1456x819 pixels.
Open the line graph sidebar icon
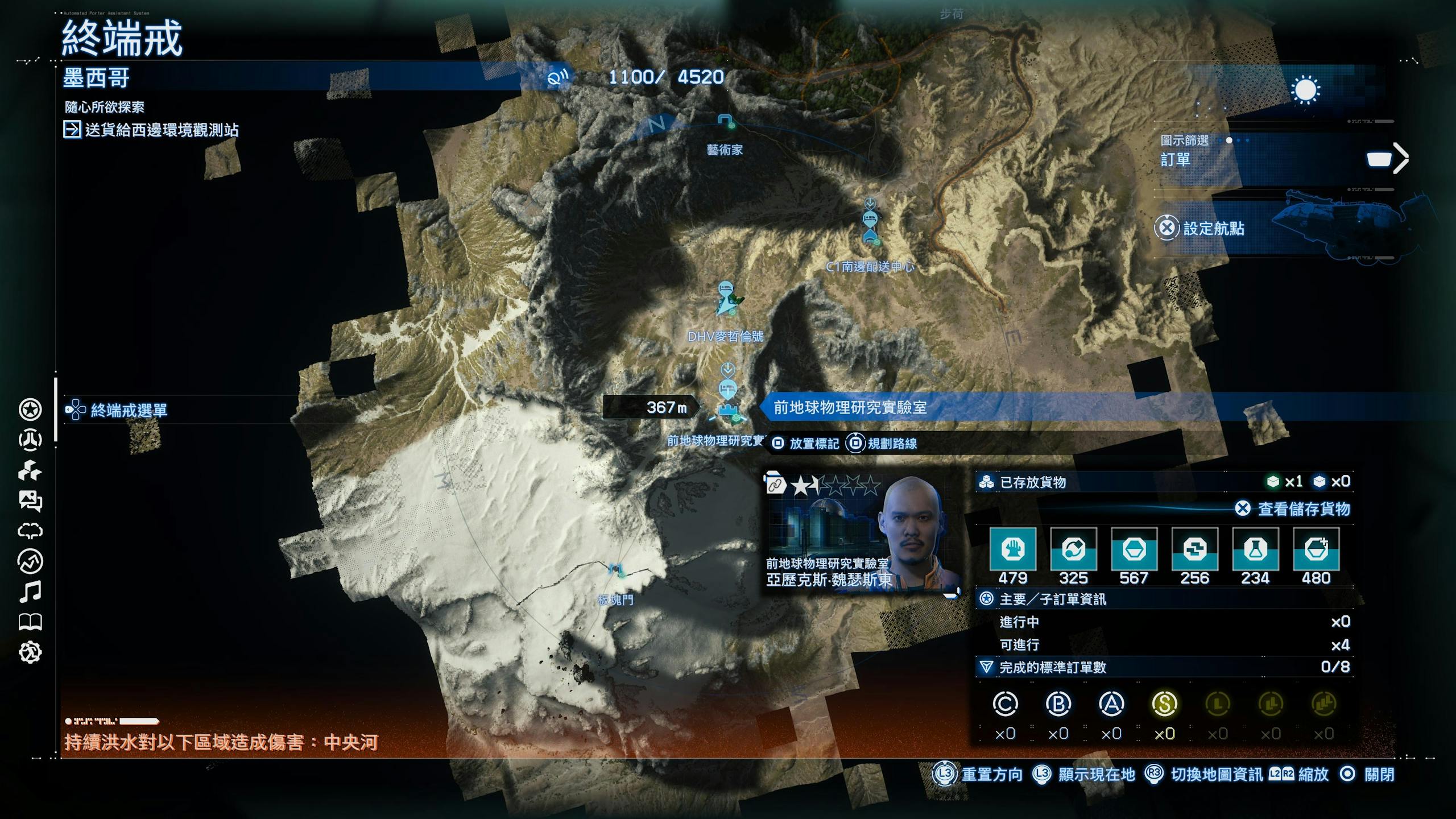(x=30, y=562)
